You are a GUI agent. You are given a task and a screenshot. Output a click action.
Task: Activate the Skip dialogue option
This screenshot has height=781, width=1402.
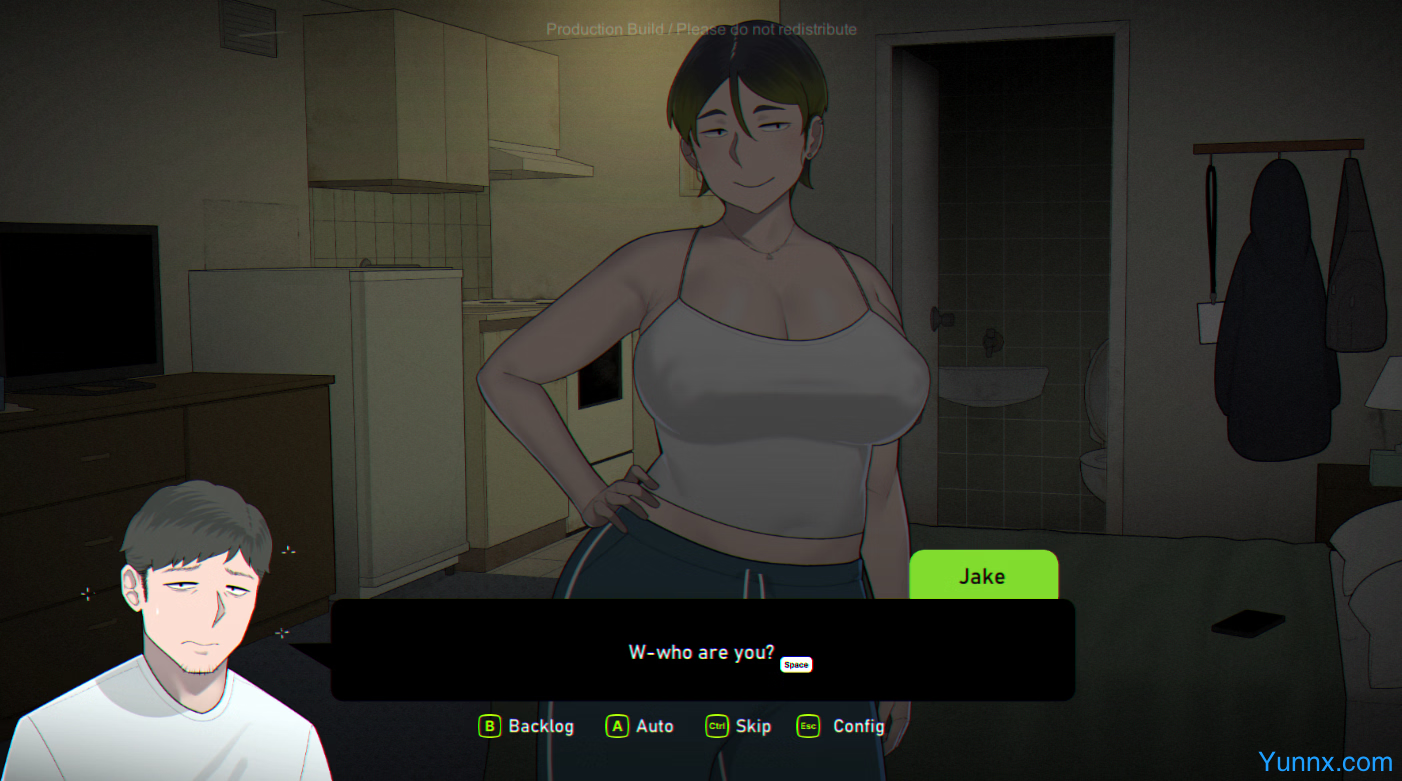pos(739,726)
